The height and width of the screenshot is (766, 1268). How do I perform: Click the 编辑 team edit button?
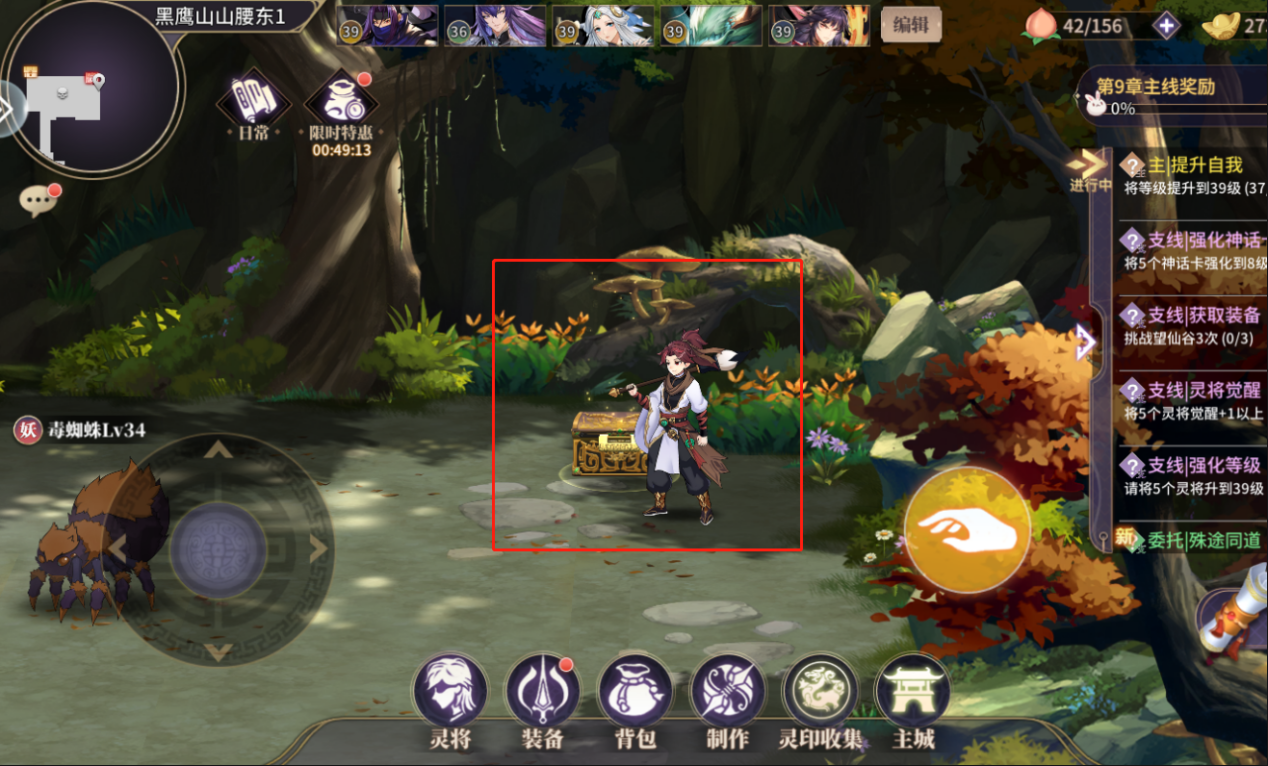click(911, 26)
